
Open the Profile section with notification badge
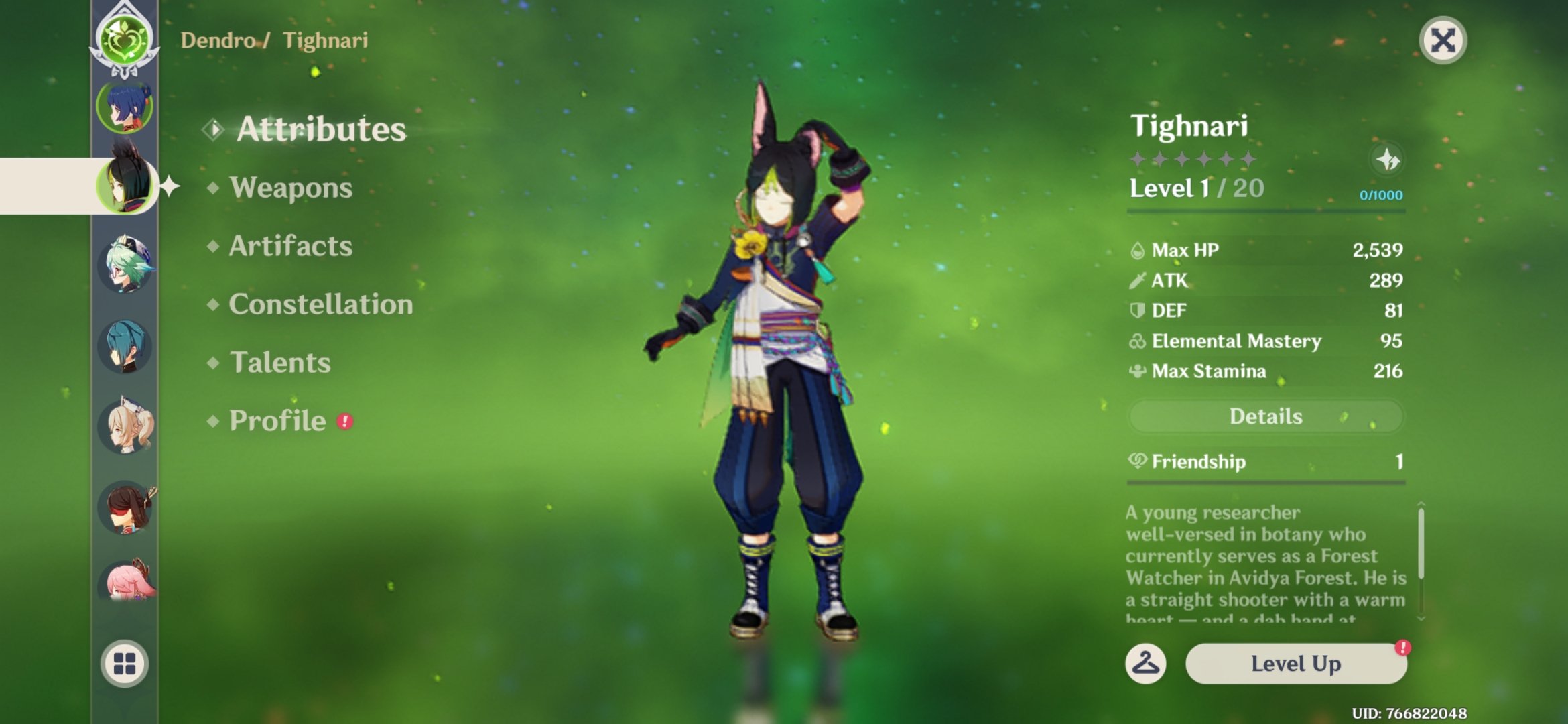(x=275, y=420)
